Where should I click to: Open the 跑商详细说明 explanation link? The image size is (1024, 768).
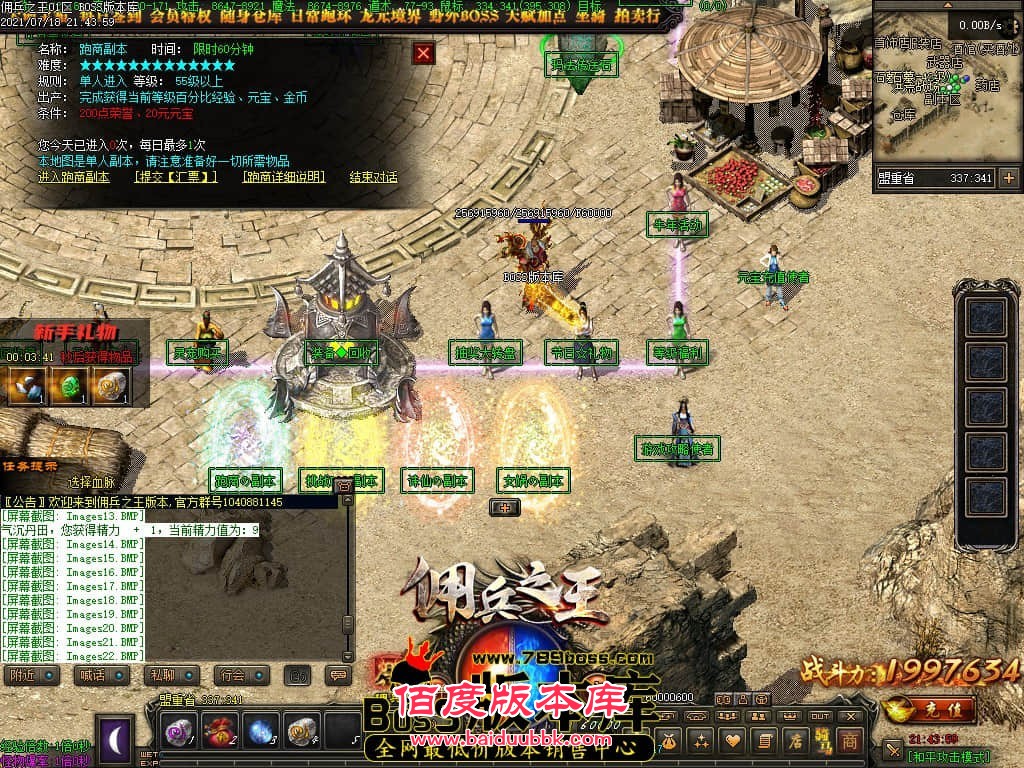pyautogui.click(x=284, y=177)
